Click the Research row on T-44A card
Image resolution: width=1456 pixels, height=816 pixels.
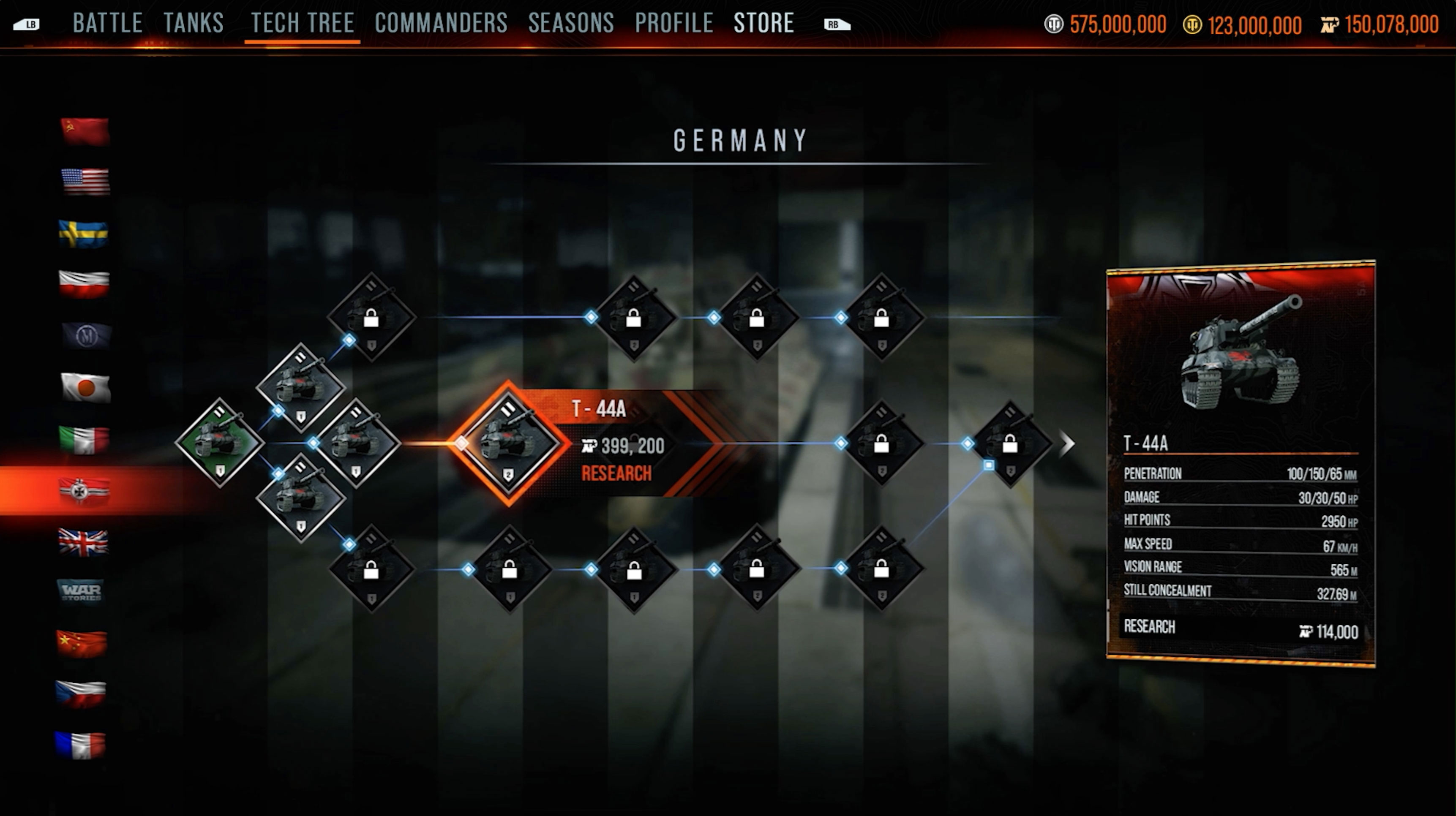point(1240,629)
